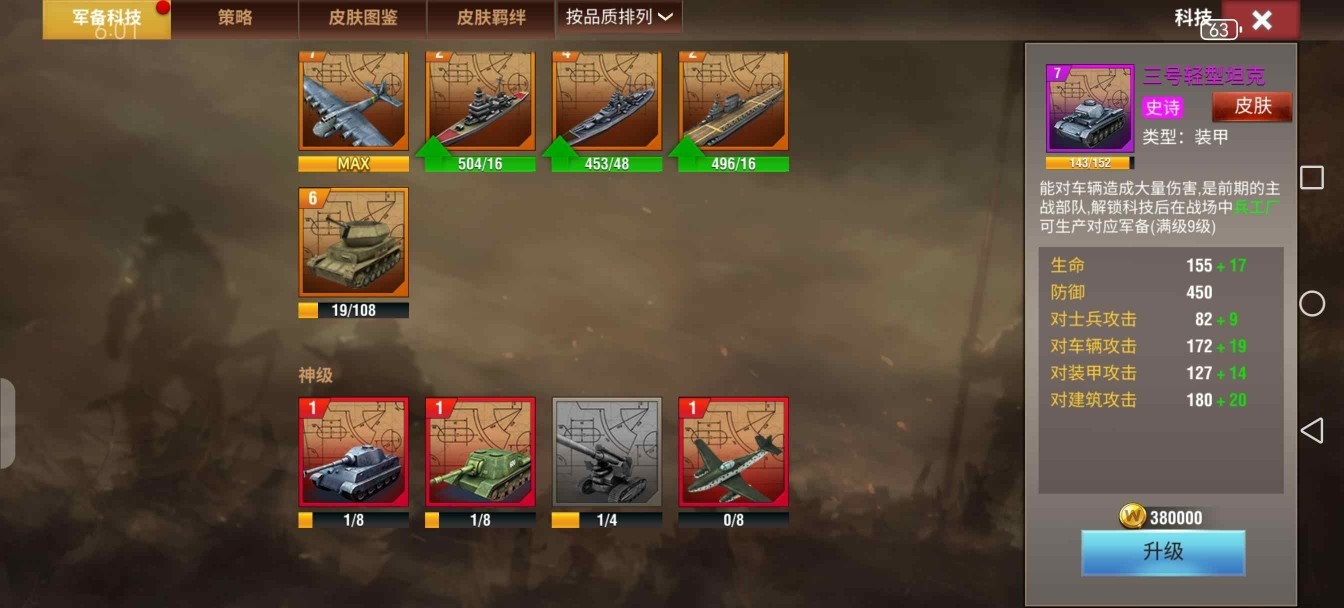Expand the 按品质排列 sort dropdown
1344x608 pixels.
pos(619,17)
